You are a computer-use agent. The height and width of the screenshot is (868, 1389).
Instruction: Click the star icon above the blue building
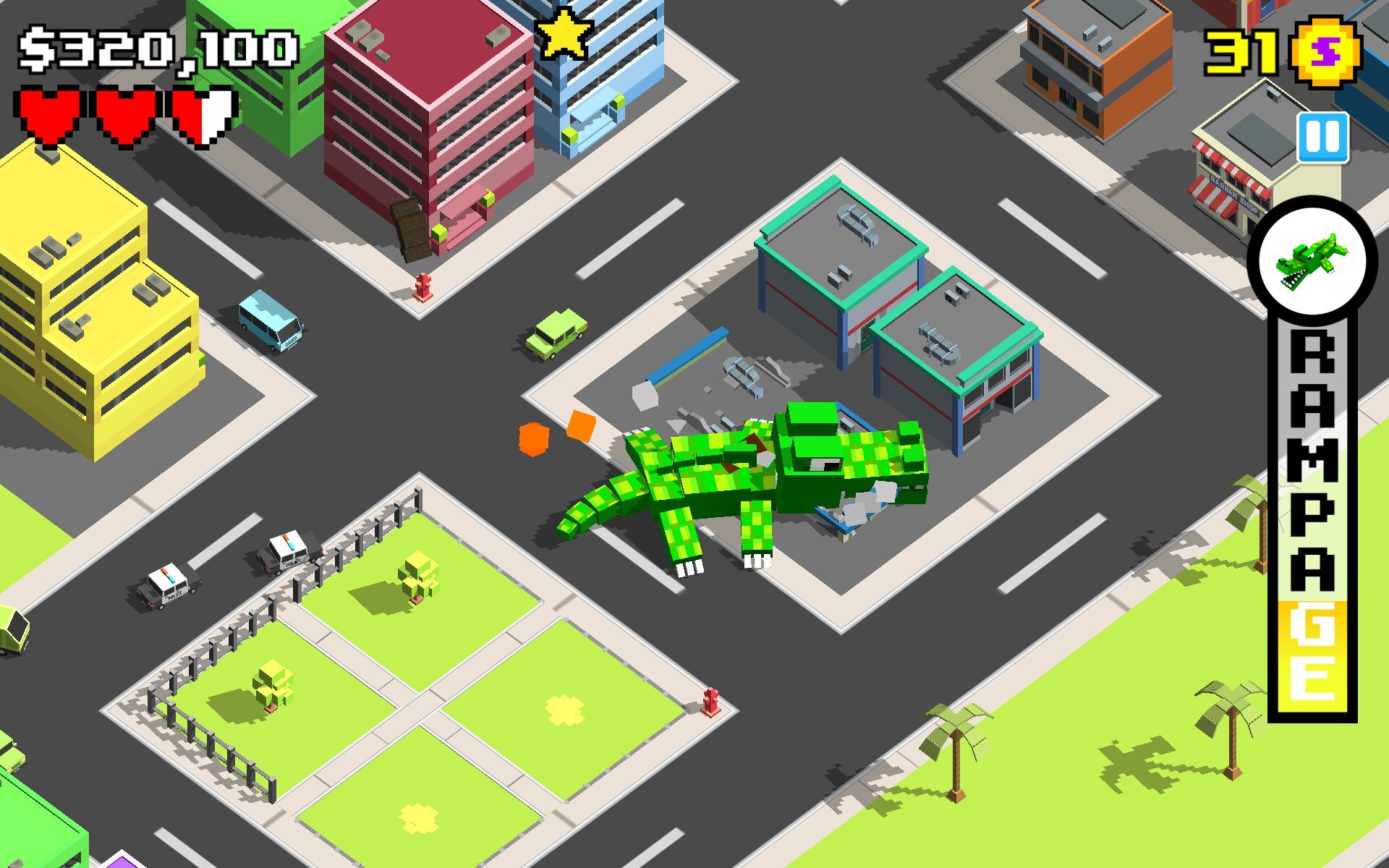[x=565, y=33]
